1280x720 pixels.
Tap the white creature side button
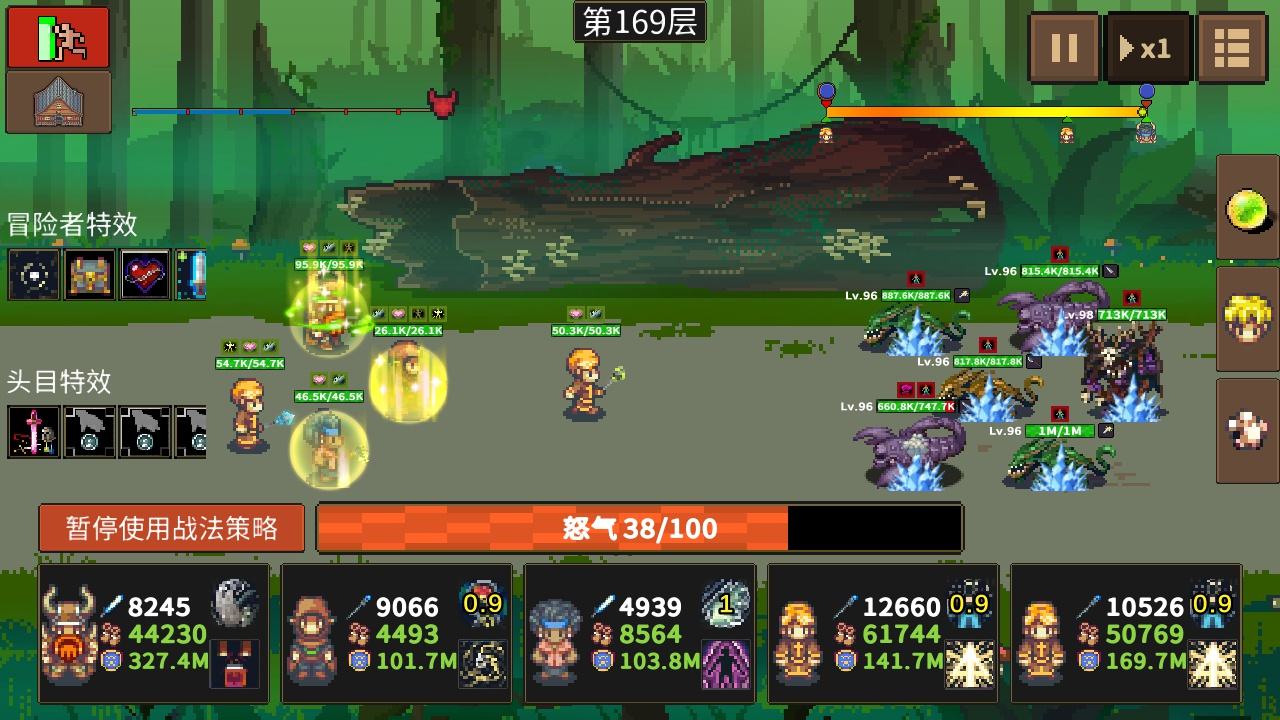1248,430
